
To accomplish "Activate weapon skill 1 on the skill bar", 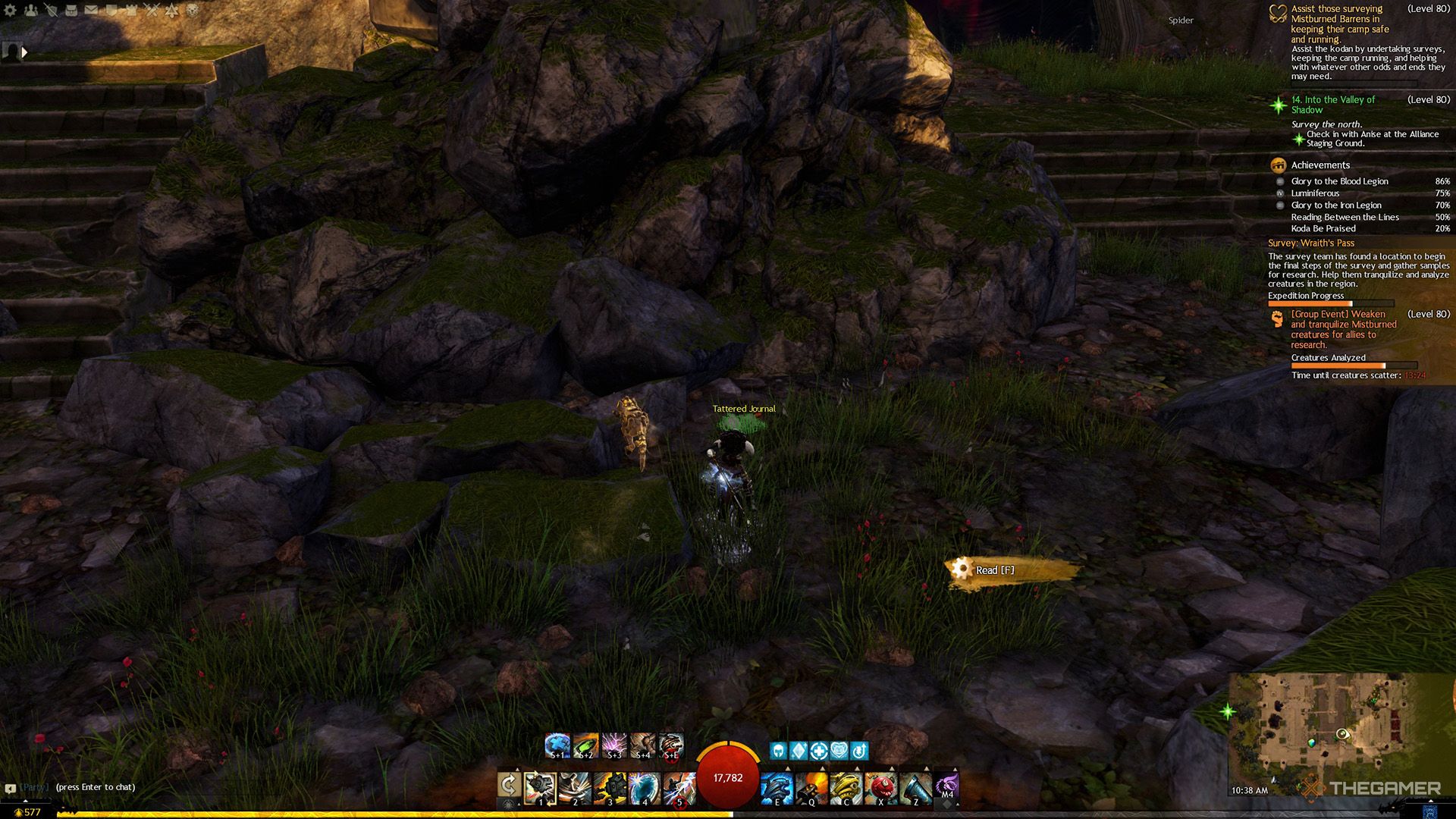I will (x=540, y=788).
